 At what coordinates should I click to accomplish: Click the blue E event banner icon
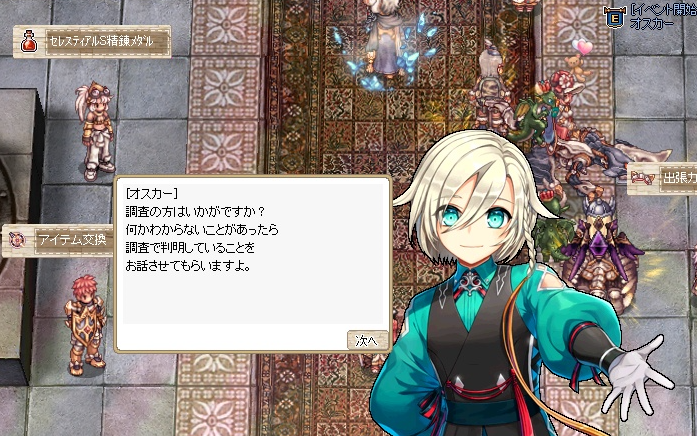tap(616, 16)
